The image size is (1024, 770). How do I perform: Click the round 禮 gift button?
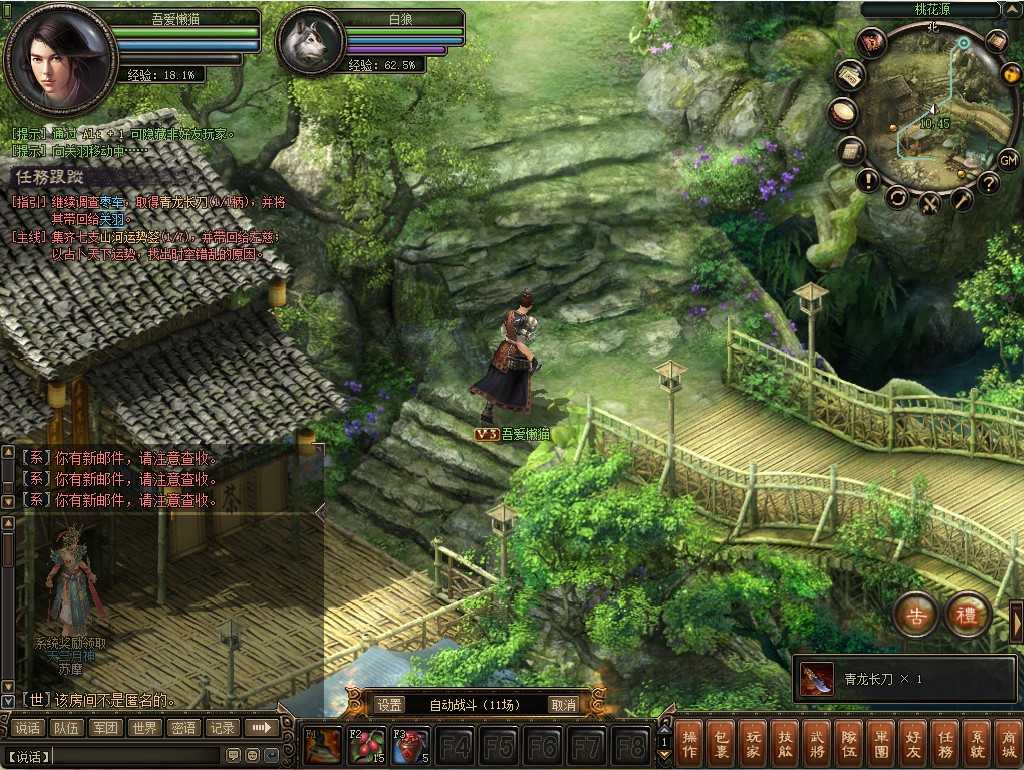tap(967, 616)
